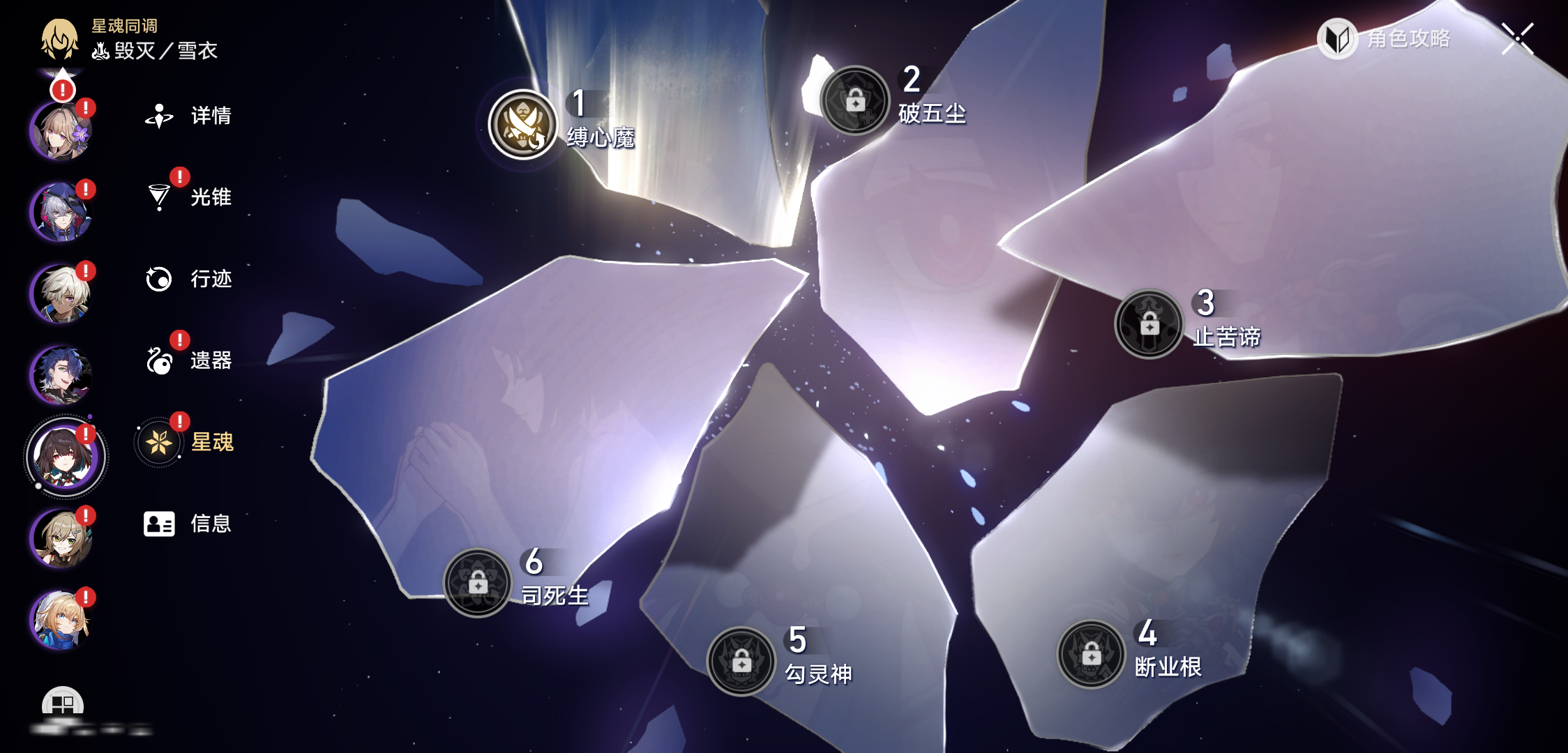
Task: Choose the blue-hooded silver-haired character portrait
Action: coord(61,212)
